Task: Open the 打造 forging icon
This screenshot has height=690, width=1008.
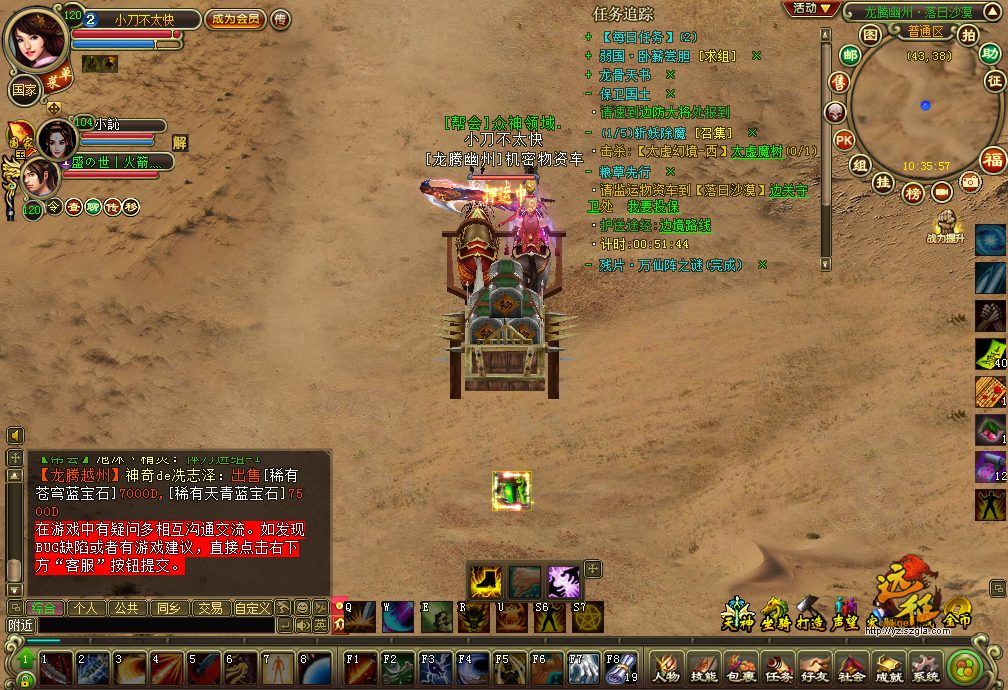Action: tap(810, 612)
